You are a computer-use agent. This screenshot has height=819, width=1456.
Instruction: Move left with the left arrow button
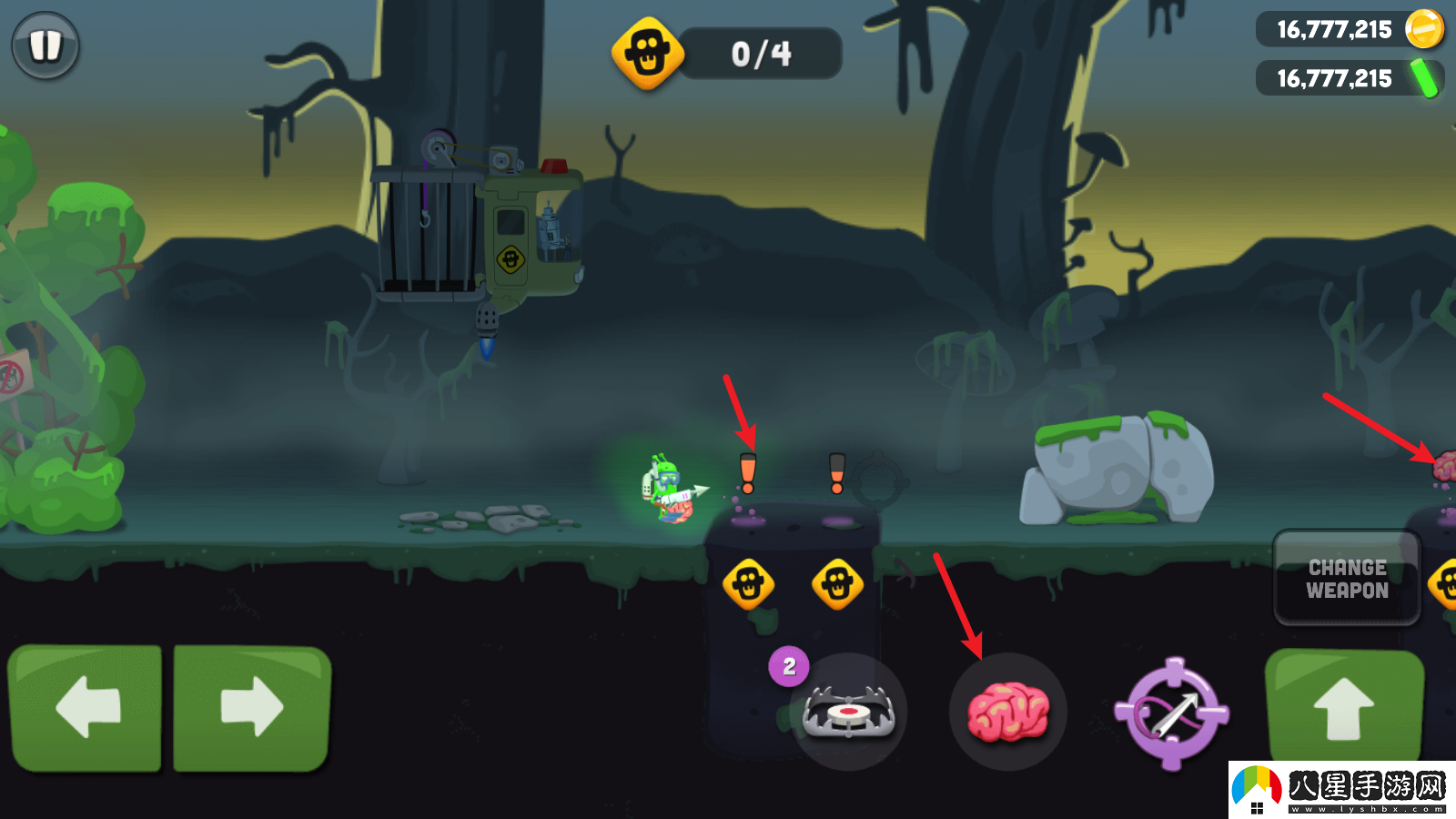(86, 707)
